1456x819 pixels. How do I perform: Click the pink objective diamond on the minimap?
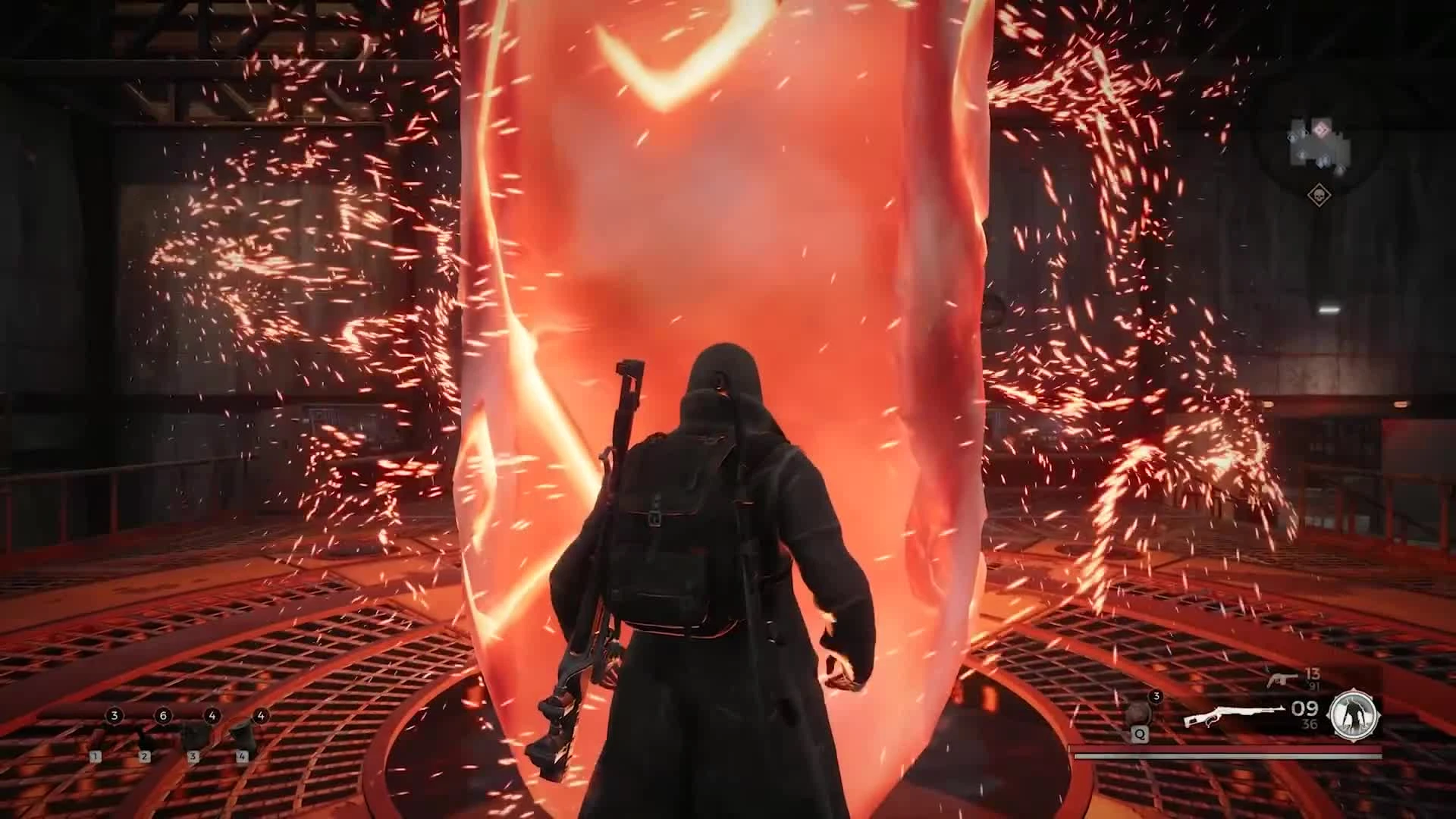[x=1322, y=130]
